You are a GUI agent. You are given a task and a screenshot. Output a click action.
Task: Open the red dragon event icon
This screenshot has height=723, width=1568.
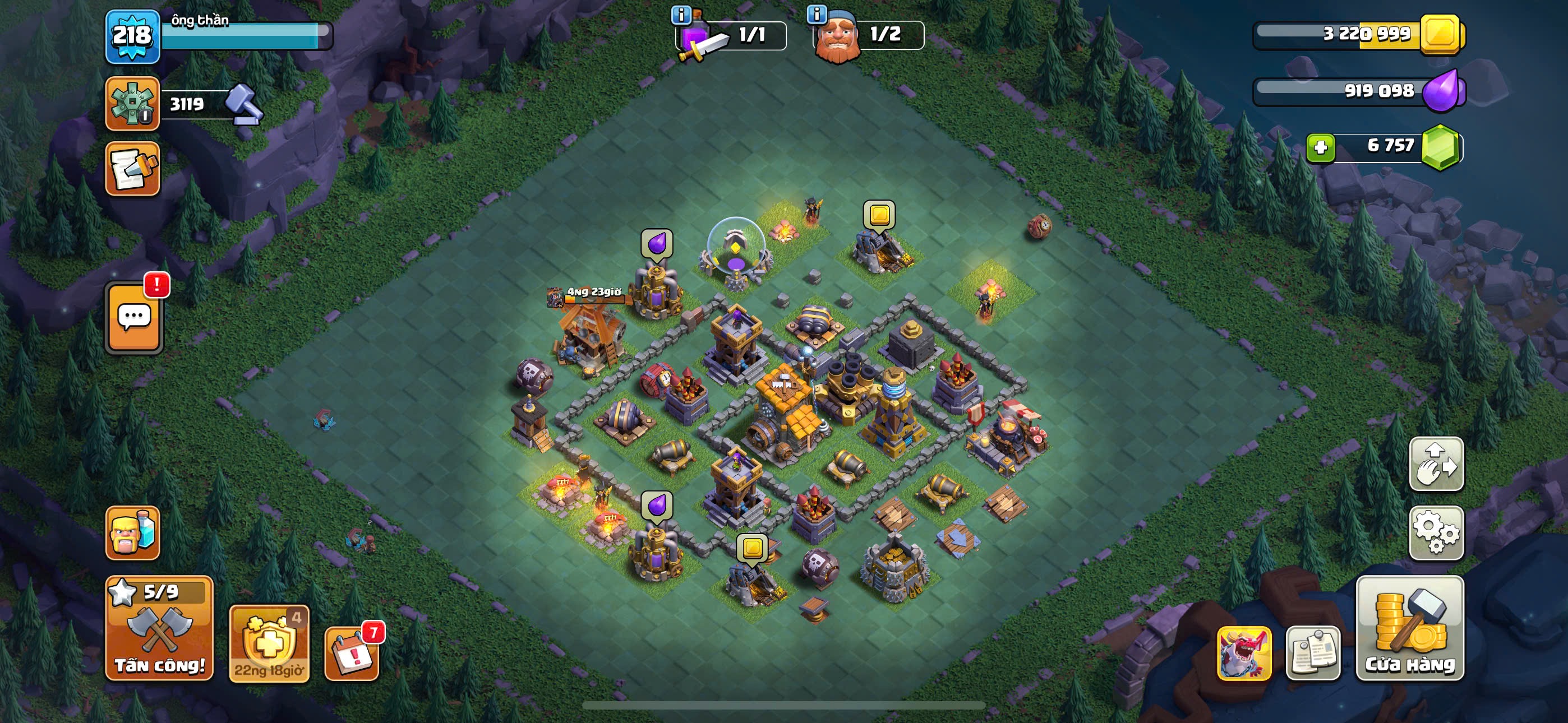[x=1243, y=652]
